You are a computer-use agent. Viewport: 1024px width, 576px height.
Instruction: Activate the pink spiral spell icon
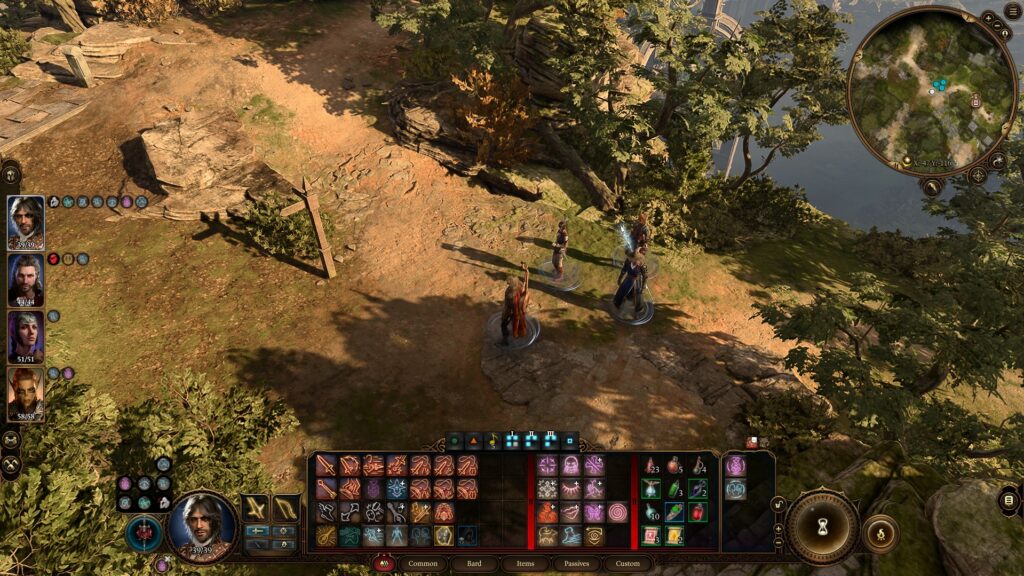coord(617,512)
